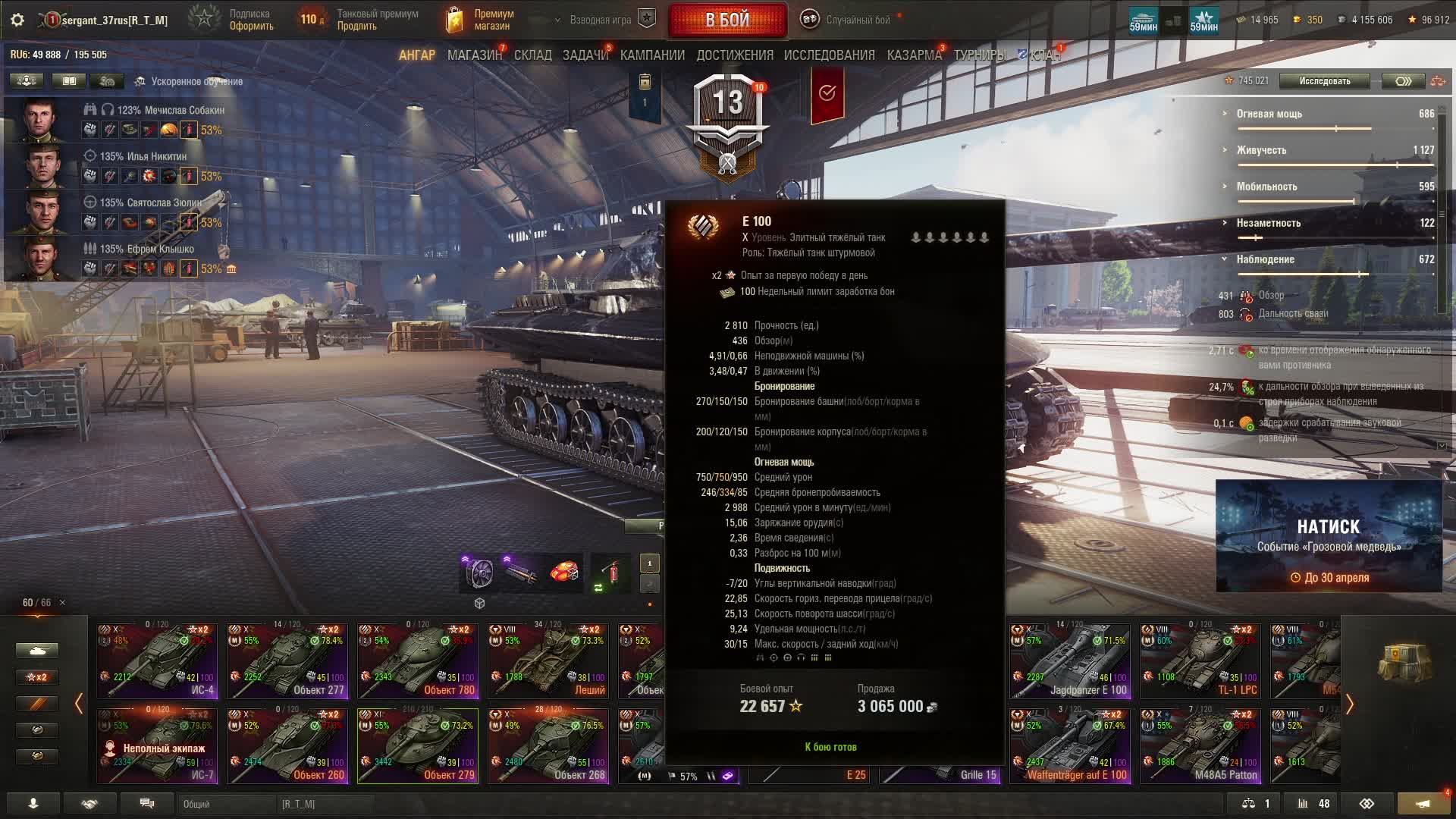Open the КАМПАНИИ section

652,55
